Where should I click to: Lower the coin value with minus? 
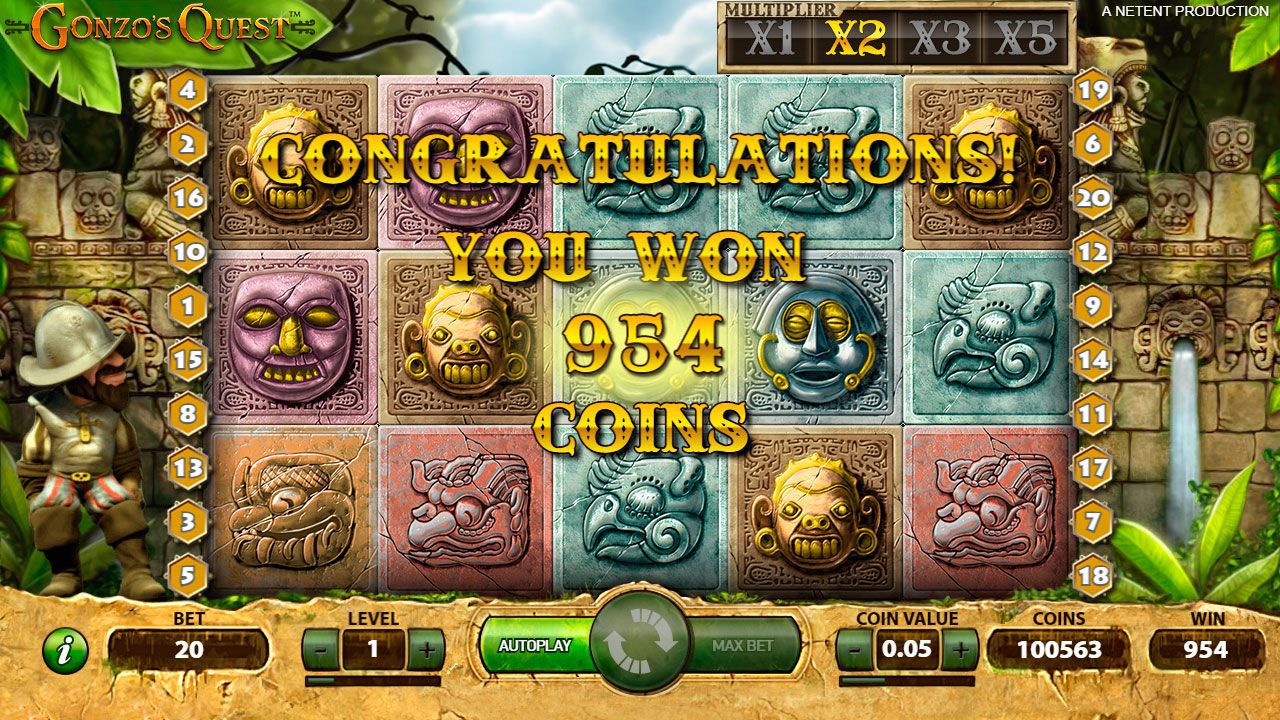tap(854, 650)
